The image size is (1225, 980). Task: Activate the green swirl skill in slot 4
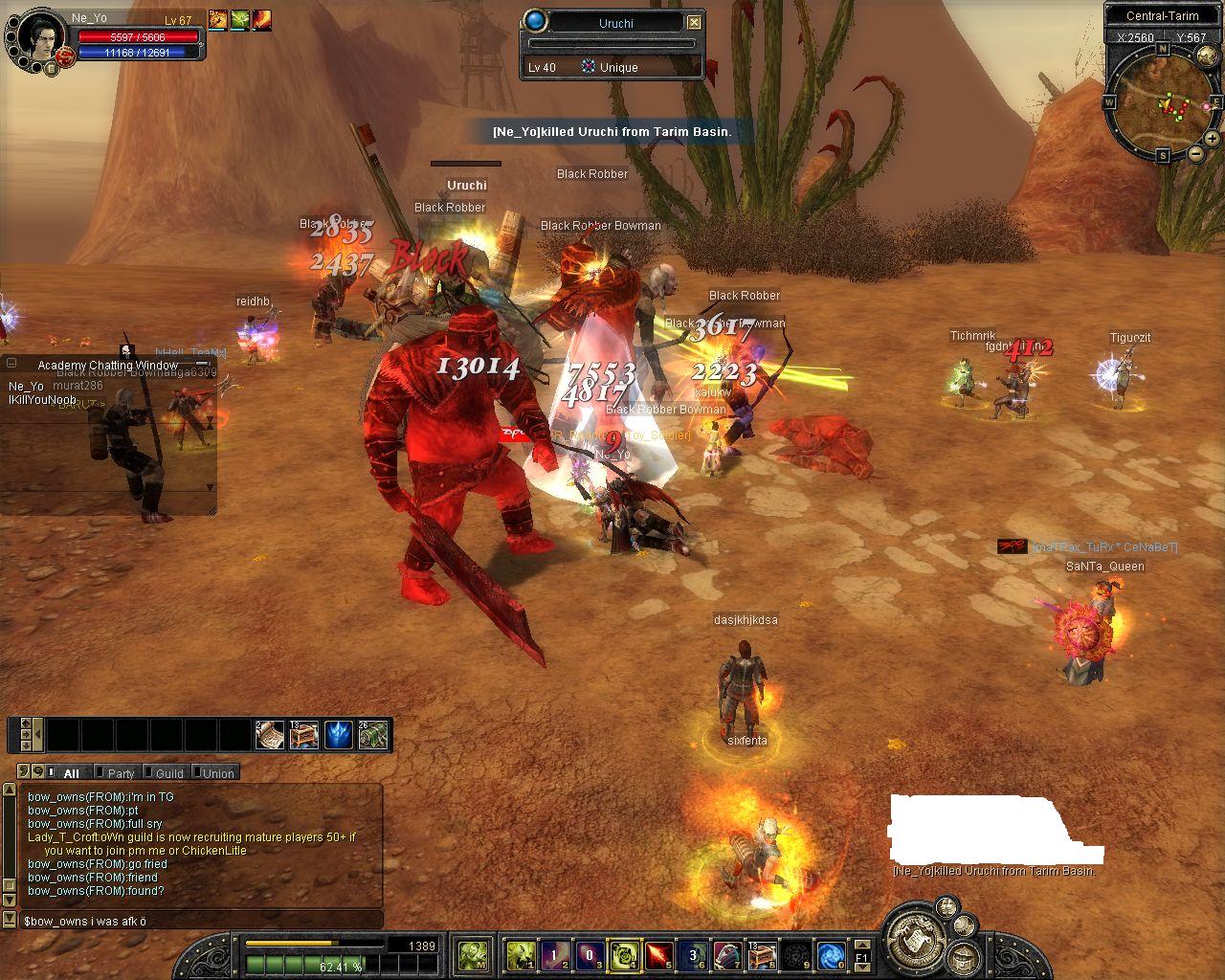[624, 954]
